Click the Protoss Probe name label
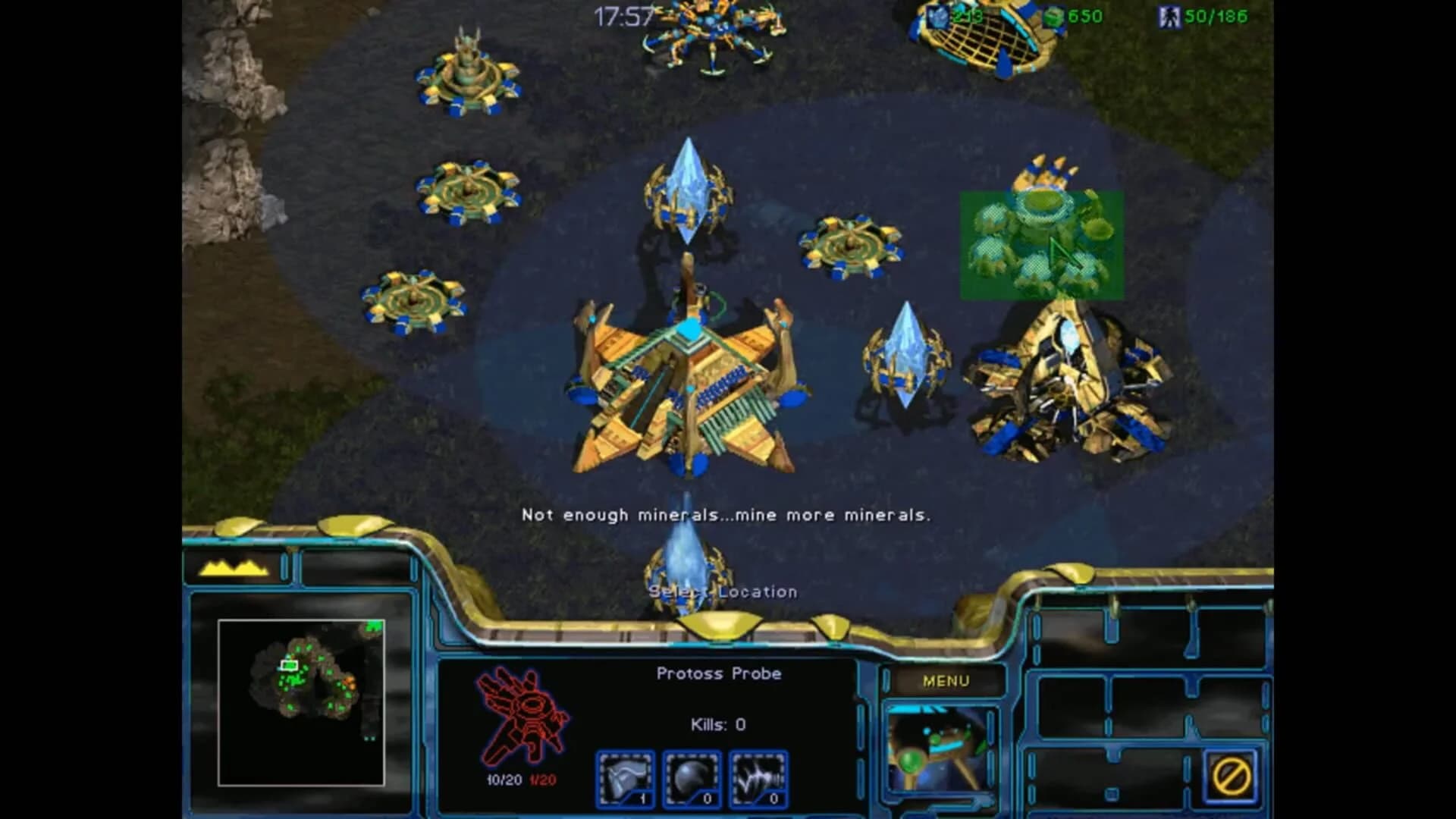The height and width of the screenshot is (819, 1456). click(x=720, y=673)
